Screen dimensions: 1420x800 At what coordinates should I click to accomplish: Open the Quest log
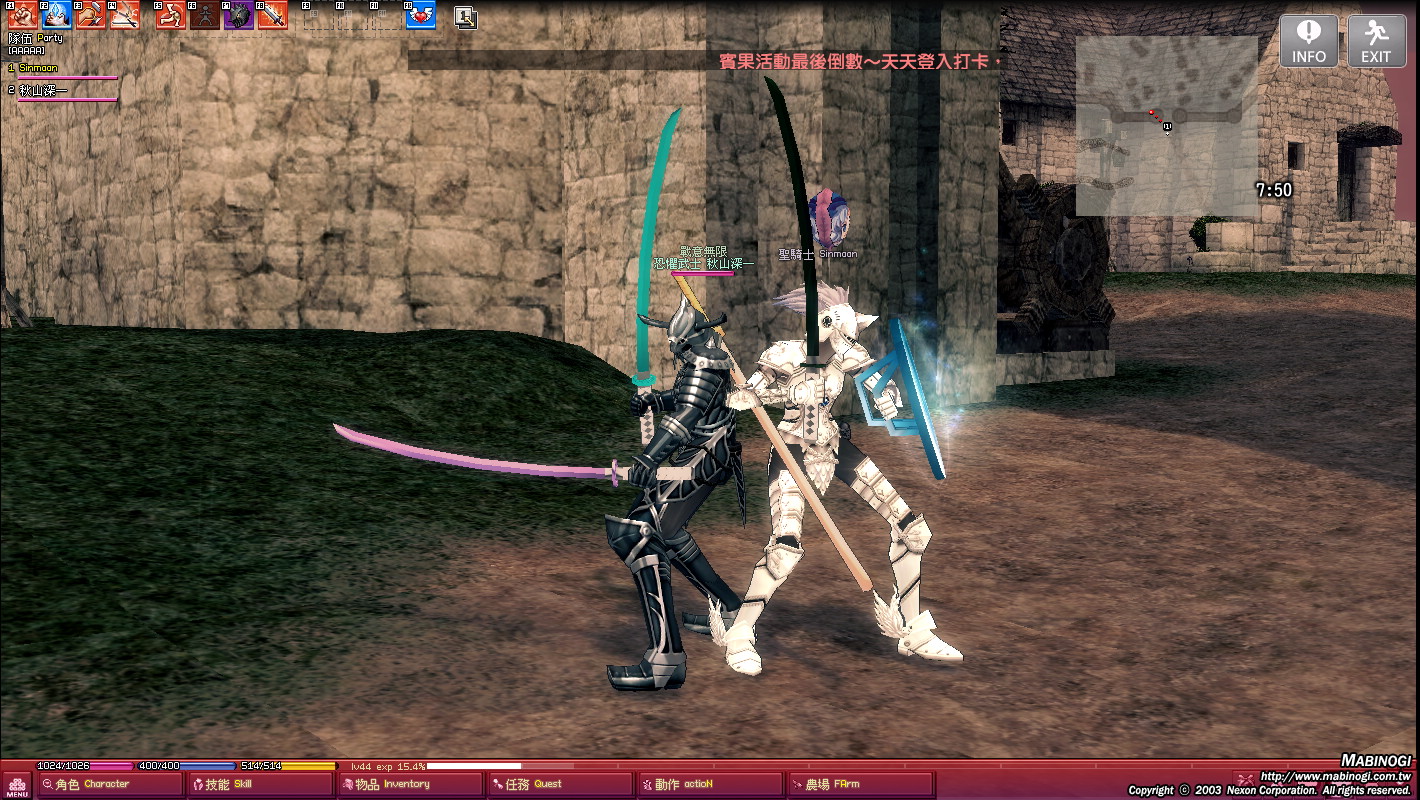tap(558, 785)
